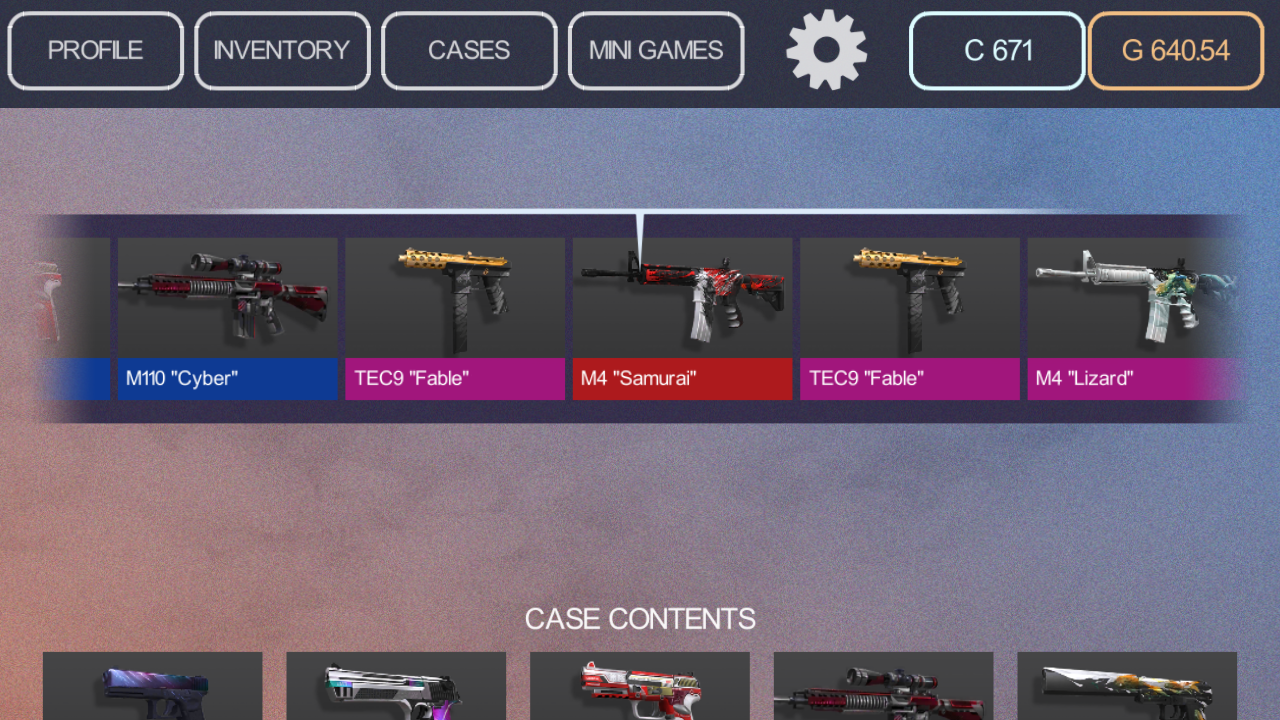This screenshot has height=720, width=1280.
Task: Open the settings gear menu
Action: click(x=826, y=50)
